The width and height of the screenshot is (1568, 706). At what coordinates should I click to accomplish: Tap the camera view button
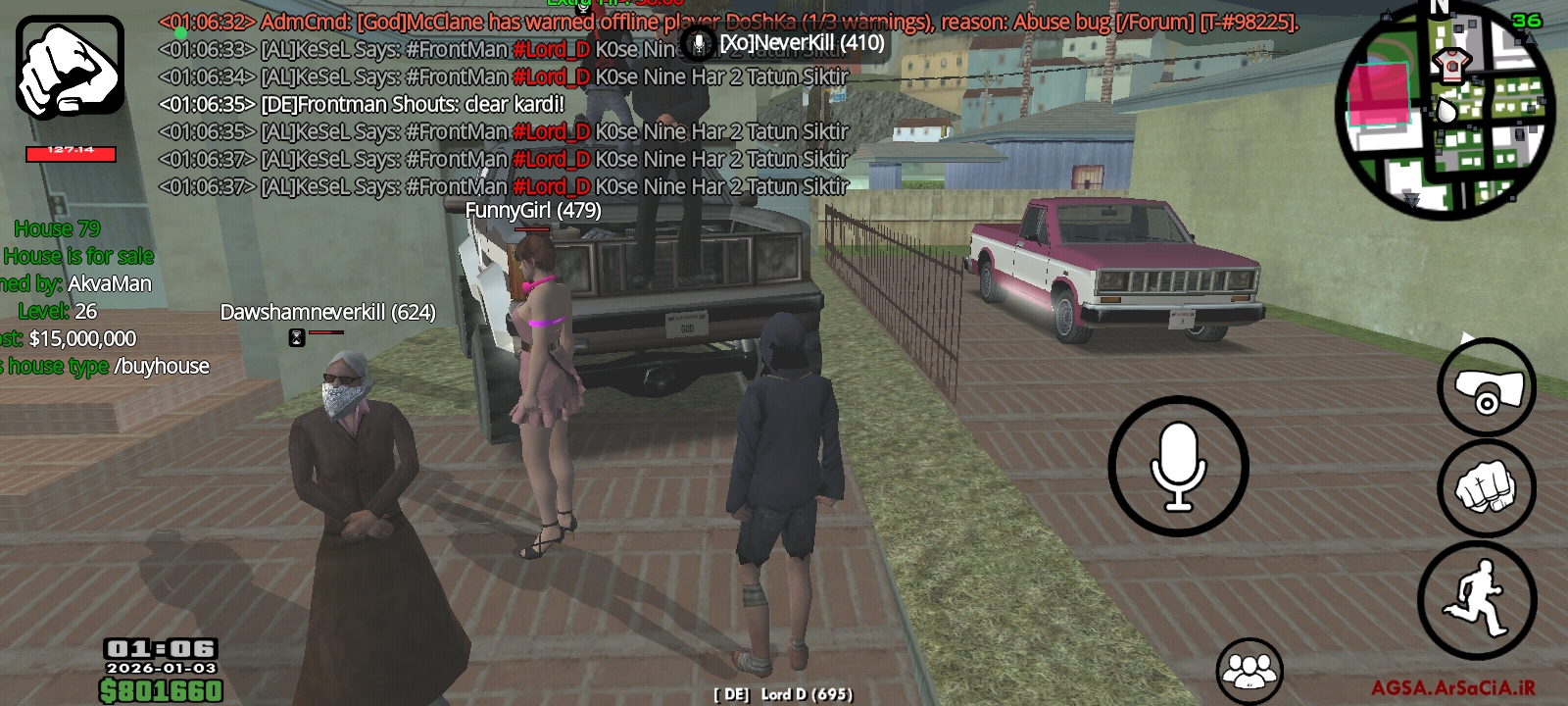[1486, 388]
